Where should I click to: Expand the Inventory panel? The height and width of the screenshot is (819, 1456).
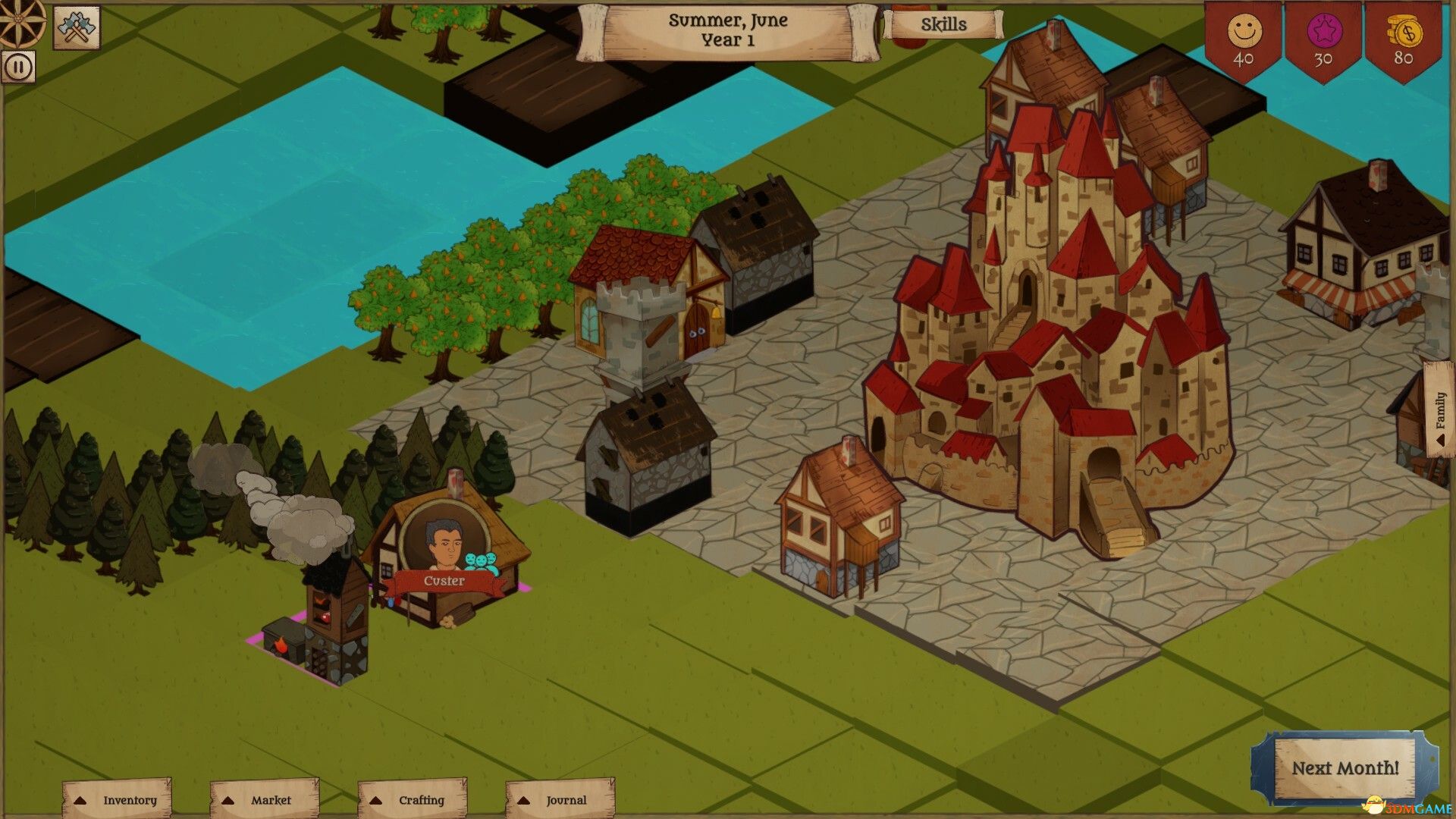click(118, 799)
